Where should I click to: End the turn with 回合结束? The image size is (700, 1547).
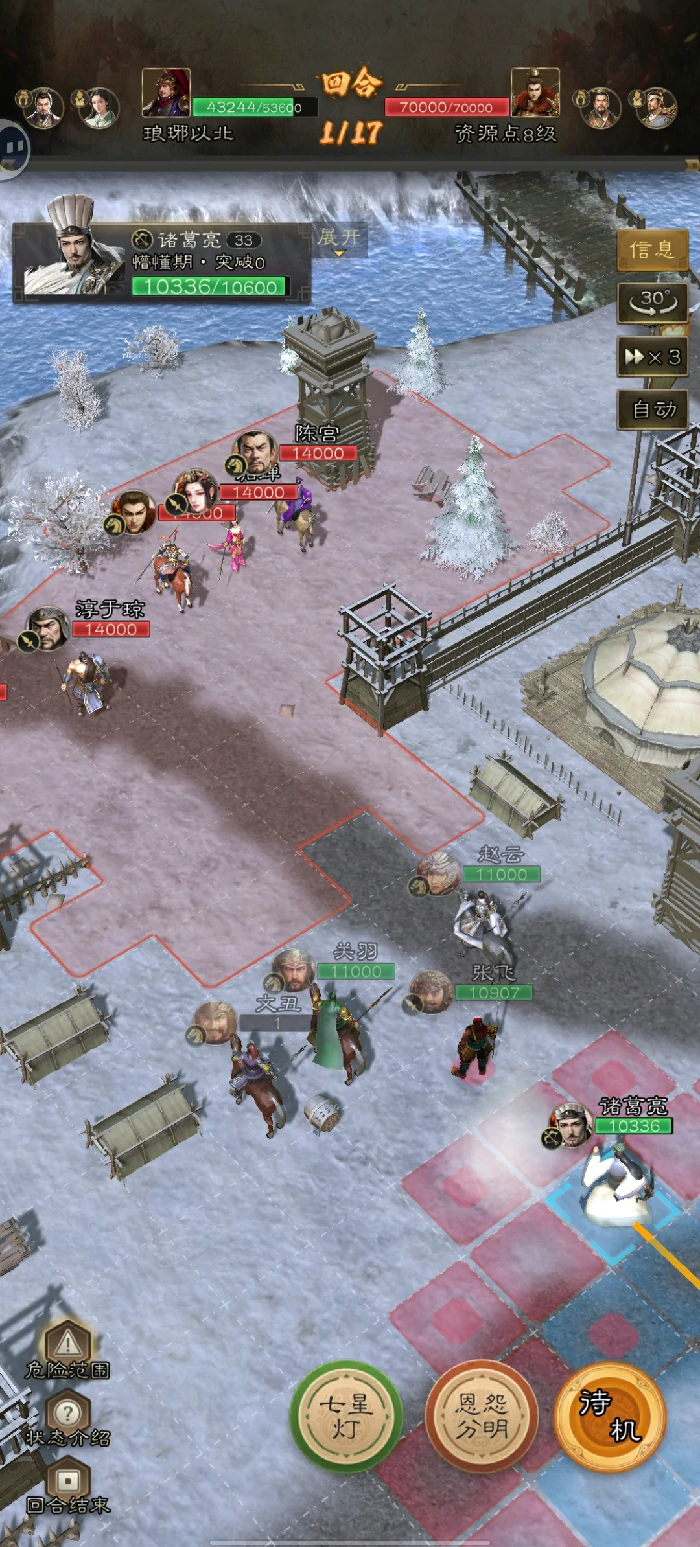pos(67,1486)
